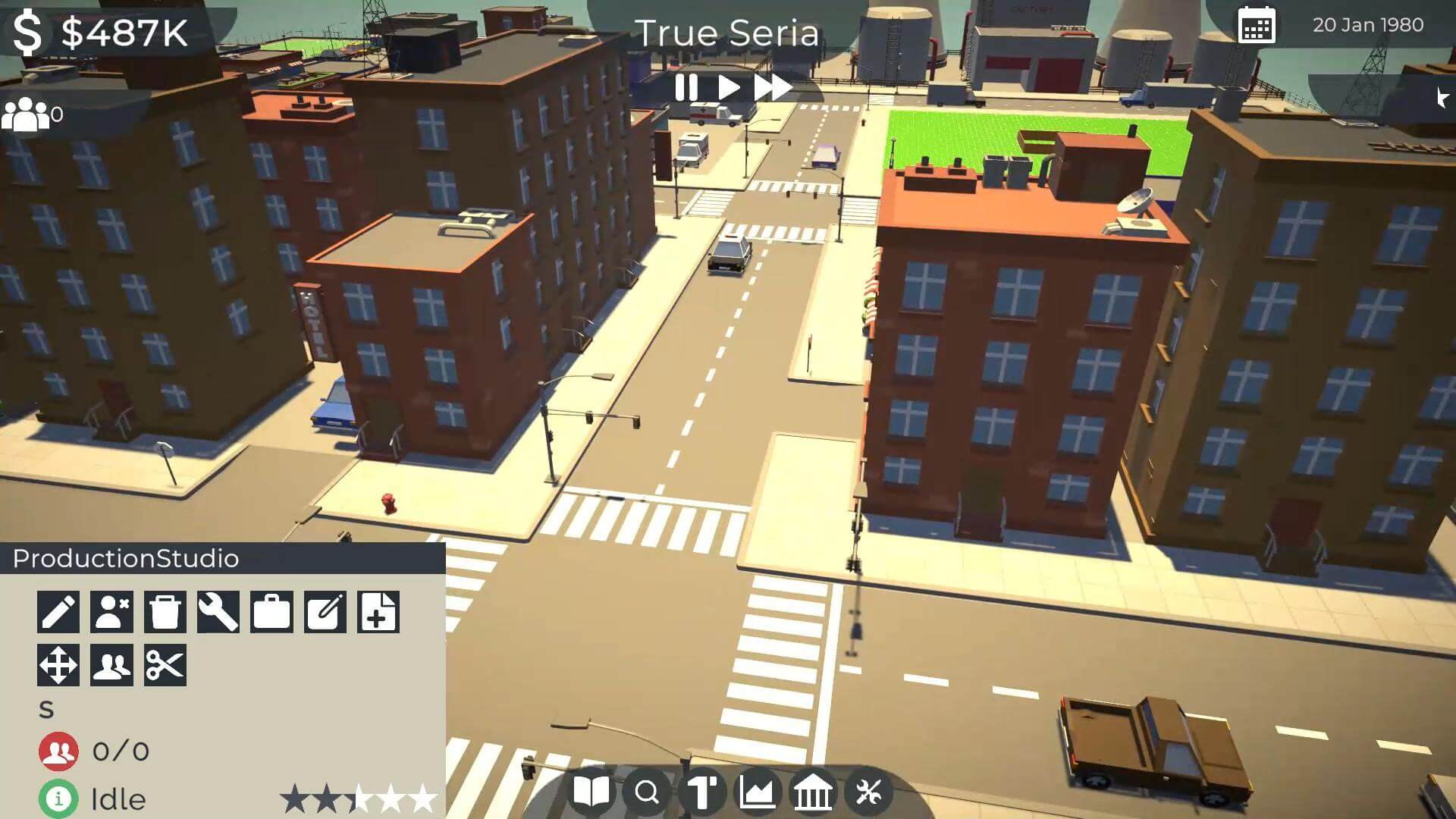Open the crossed tools settings menu
Viewport: 1456px width, 819px height.
pyautogui.click(x=868, y=792)
